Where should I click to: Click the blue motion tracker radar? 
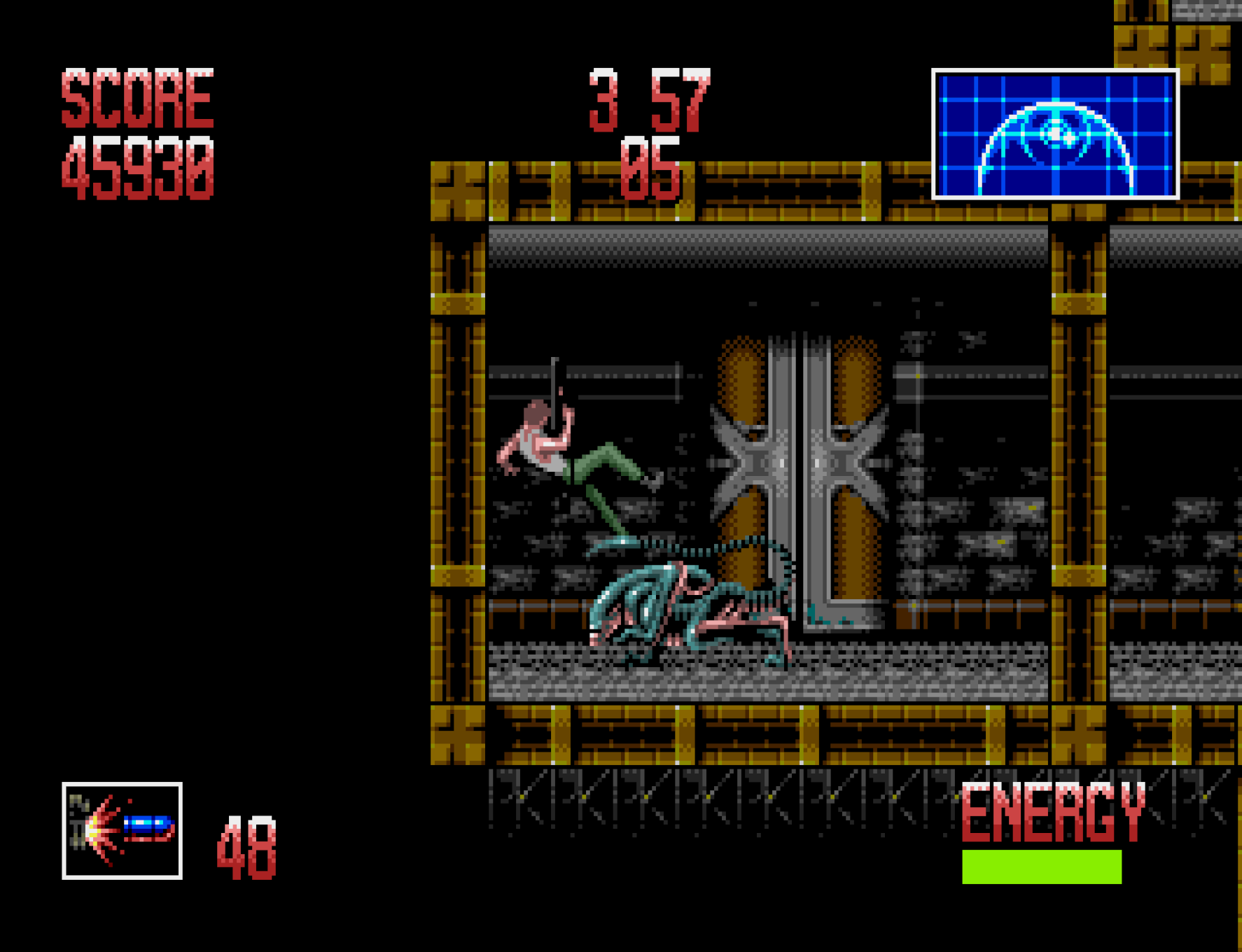[x=1055, y=134]
